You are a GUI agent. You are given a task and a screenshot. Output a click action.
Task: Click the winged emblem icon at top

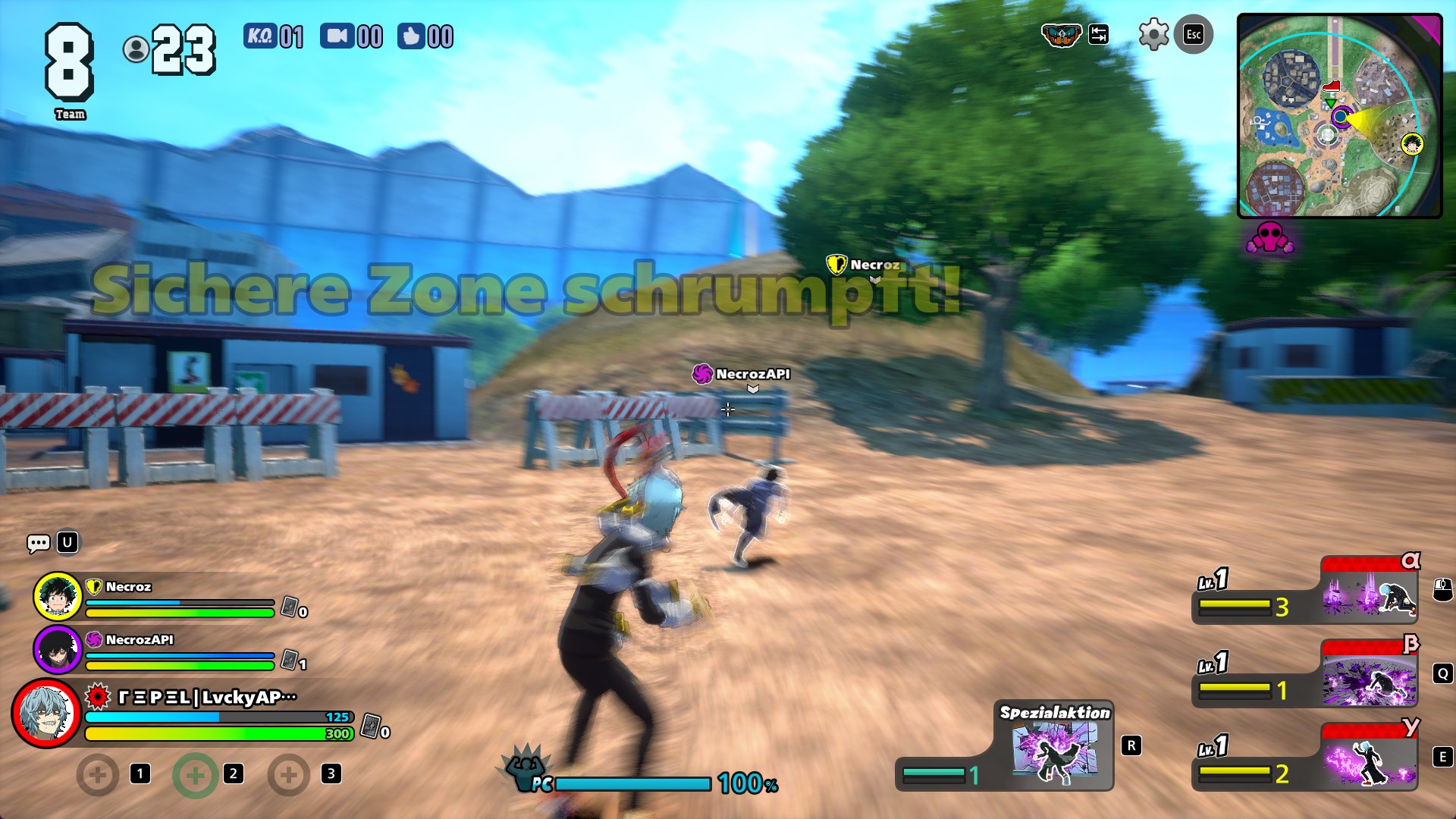coord(1060,35)
